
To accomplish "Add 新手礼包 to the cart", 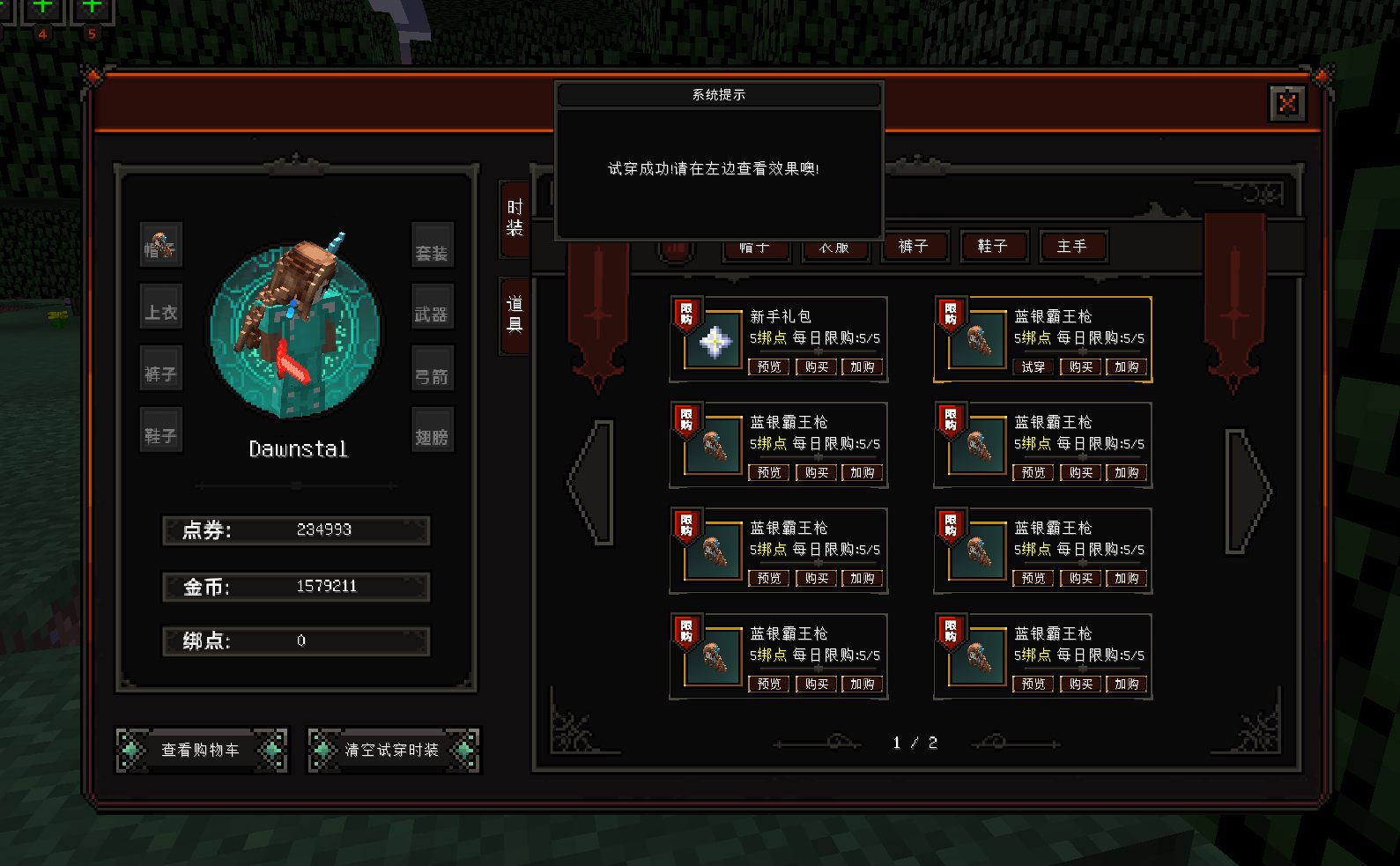I will pos(863,367).
